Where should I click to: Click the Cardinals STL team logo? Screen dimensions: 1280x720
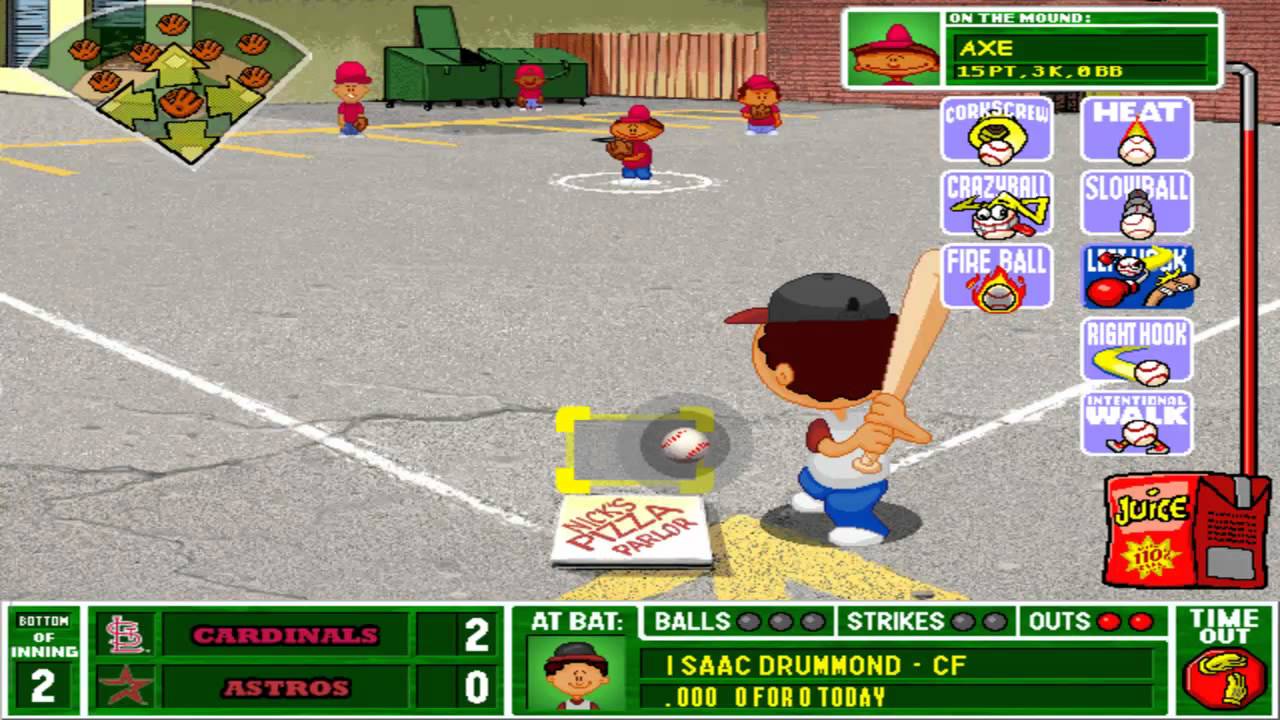pos(123,635)
